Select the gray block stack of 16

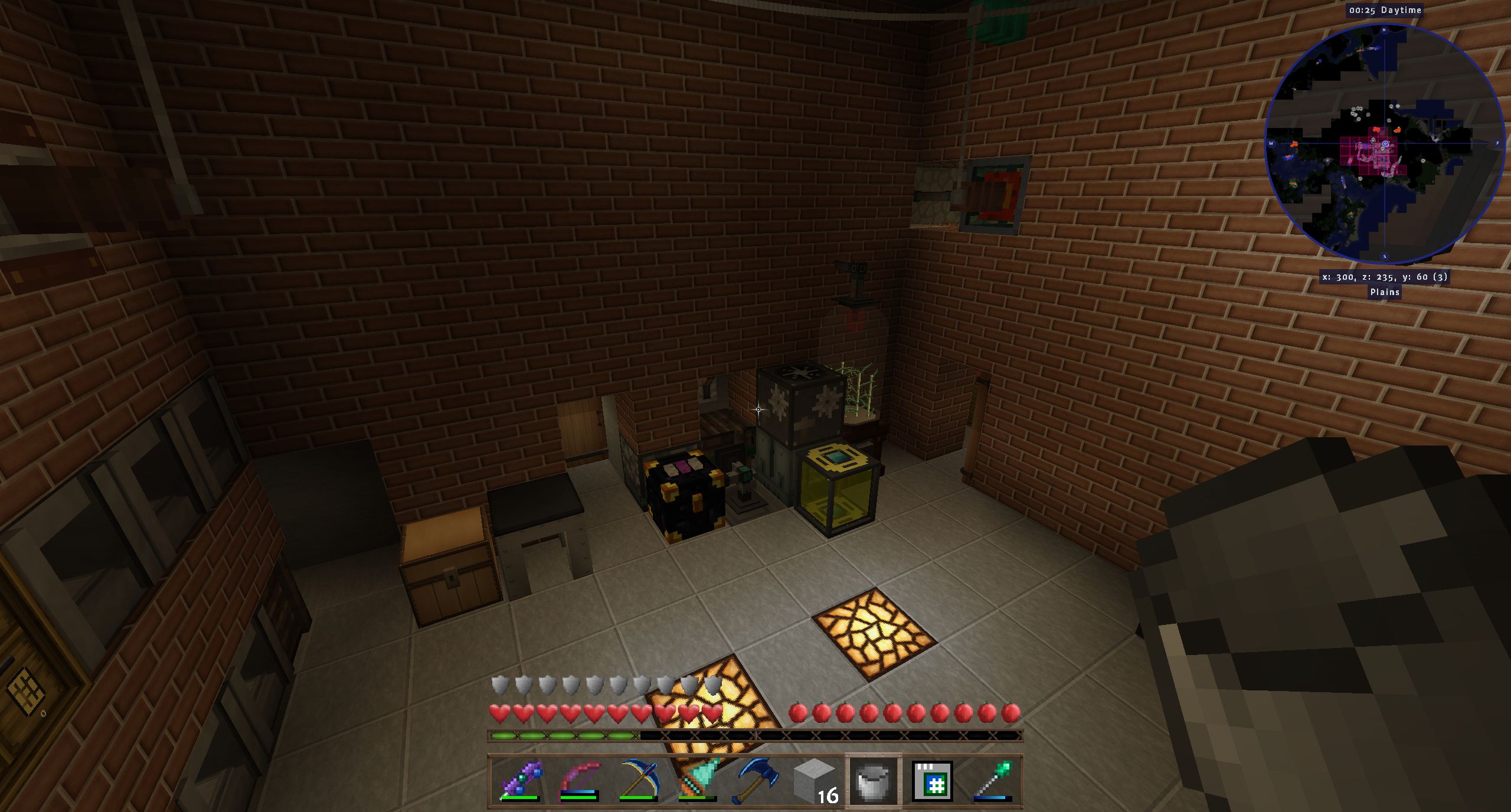pyautogui.click(x=815, y=781)
